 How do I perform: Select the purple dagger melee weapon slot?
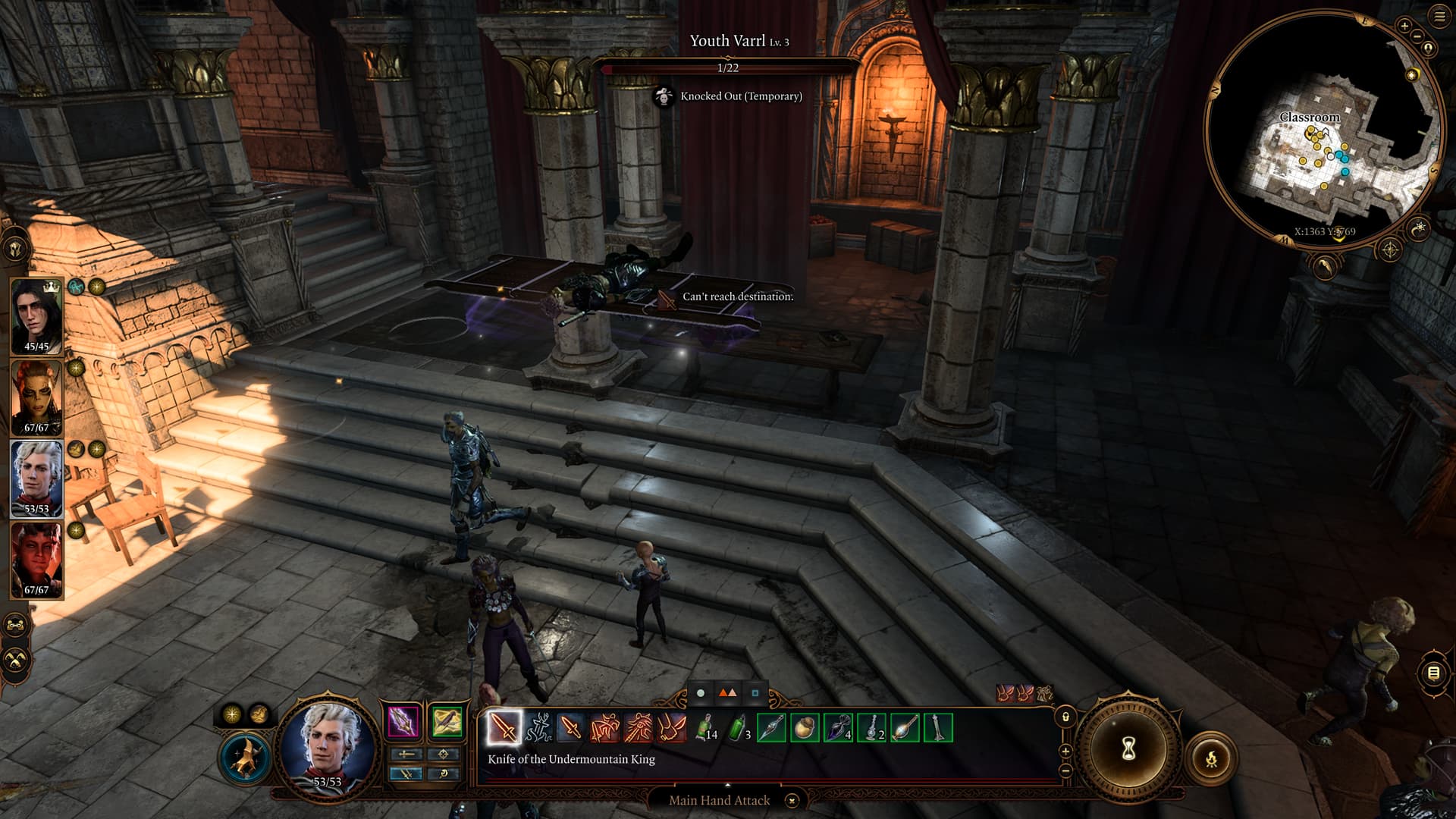coord(403,722)
